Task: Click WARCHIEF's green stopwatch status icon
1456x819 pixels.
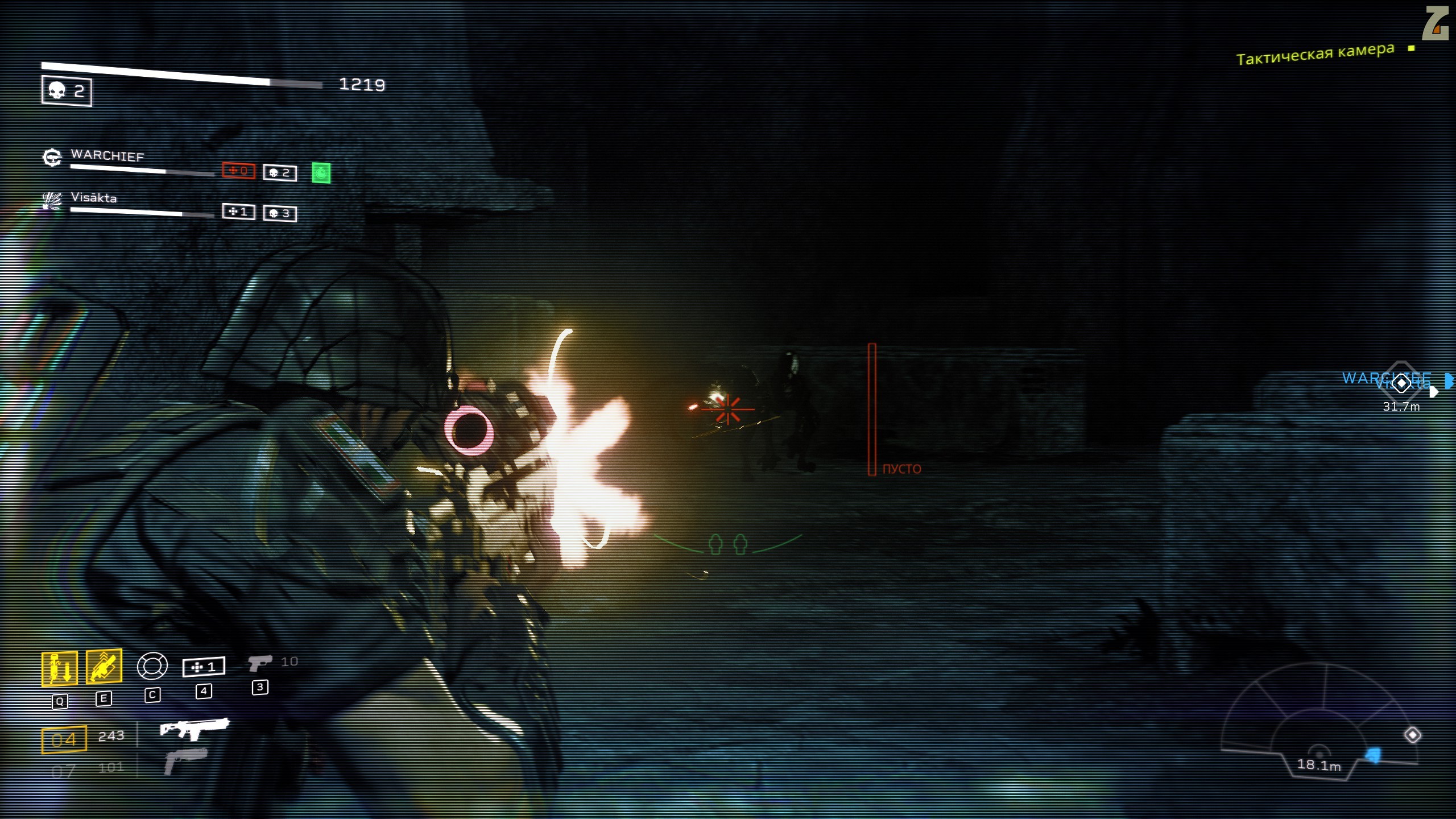Action: [x=321, y=173]
